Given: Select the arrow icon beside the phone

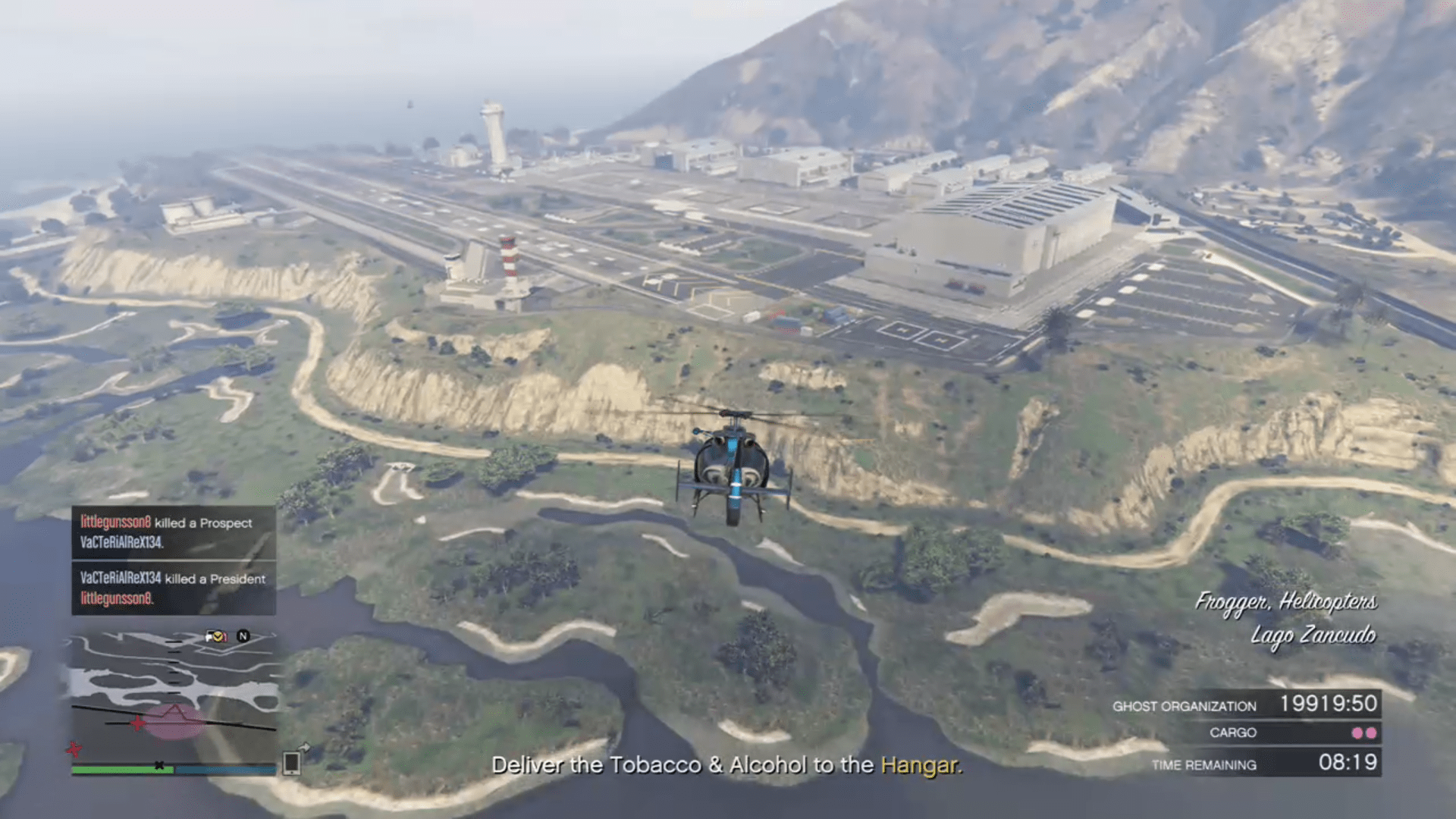Looking at the screenshot, I should pyautogui.click(x=305, y=747).
